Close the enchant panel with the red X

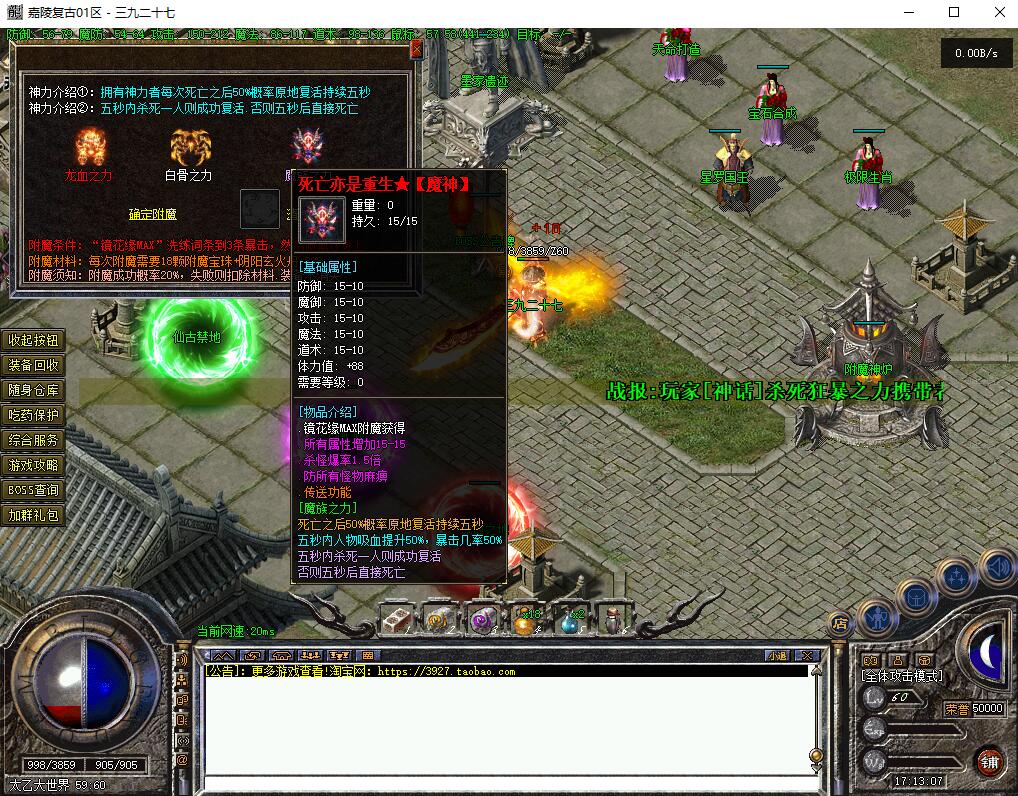click(x=416, y=49)
